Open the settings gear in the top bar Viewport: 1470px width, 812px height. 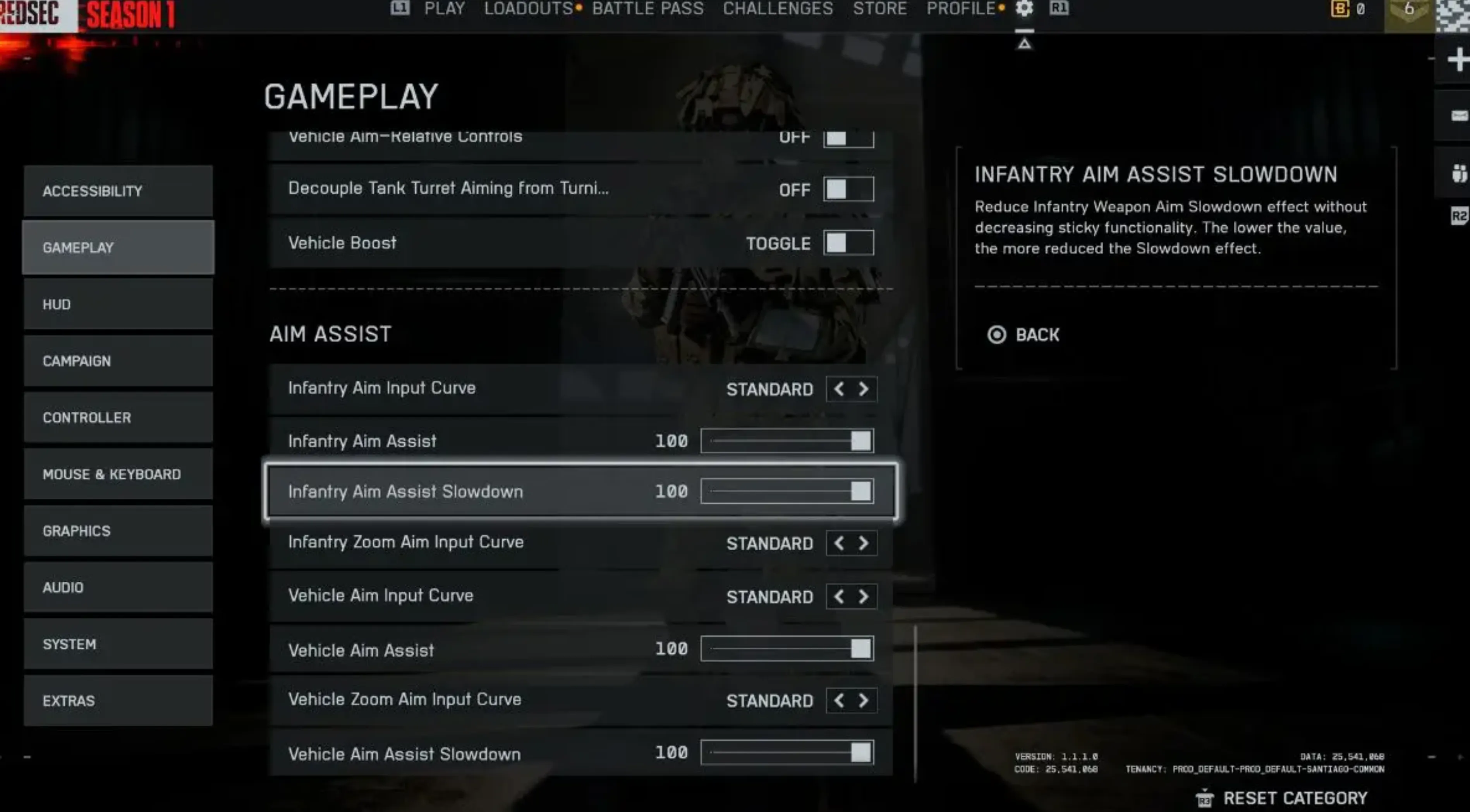pos(1024,9)
